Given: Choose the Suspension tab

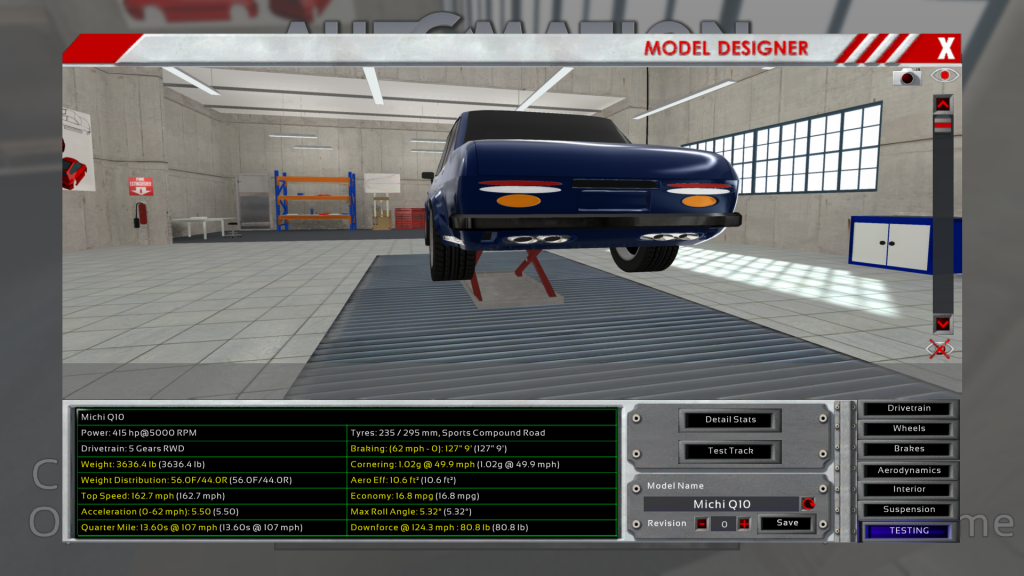Looking at the screenshot, I should click(909, 509).
